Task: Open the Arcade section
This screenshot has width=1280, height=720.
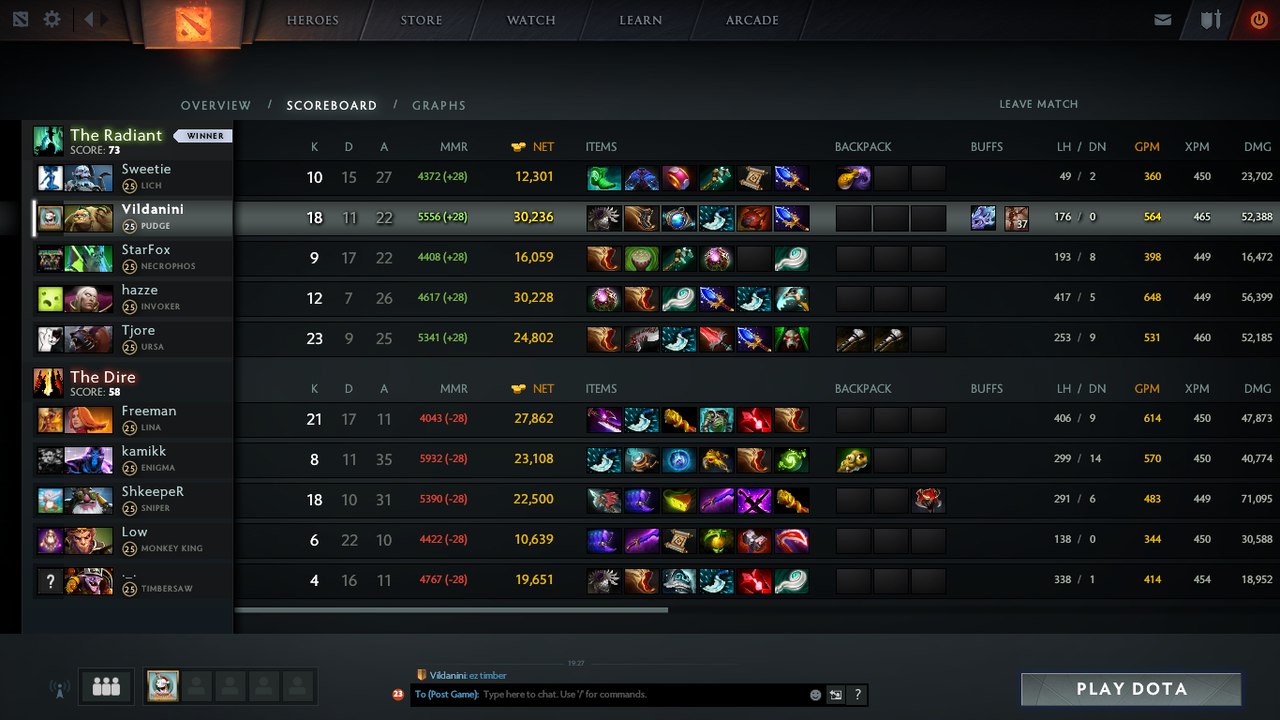Action: (x=753, y=20)
